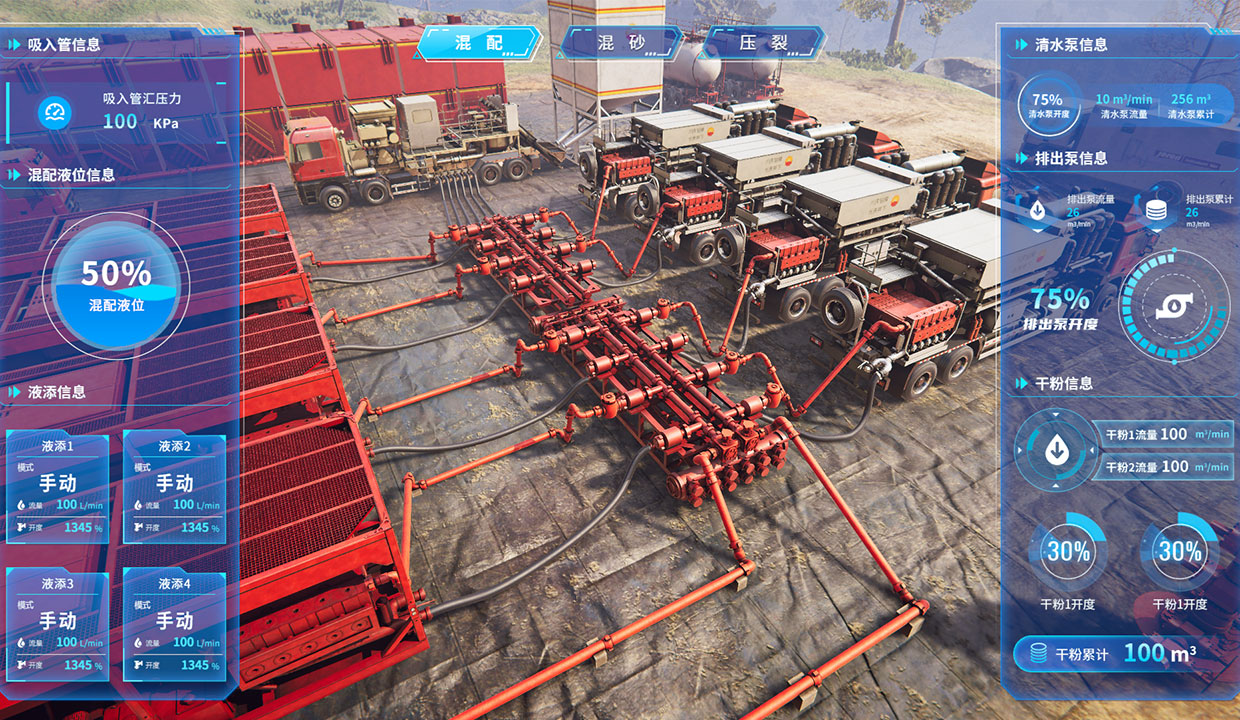Click the 75% 清水泵开度 dial
This screenshot has width=1240, height=720.
click(1047, 105)
